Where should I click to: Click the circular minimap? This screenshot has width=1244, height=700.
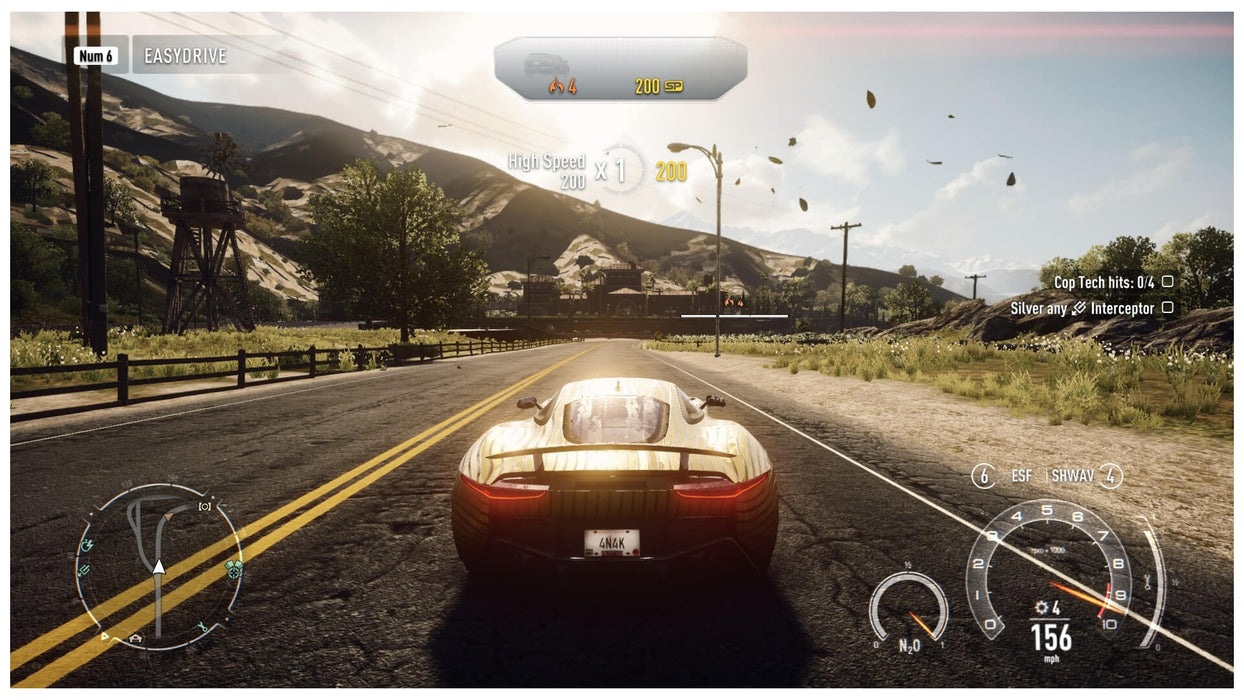159,567
